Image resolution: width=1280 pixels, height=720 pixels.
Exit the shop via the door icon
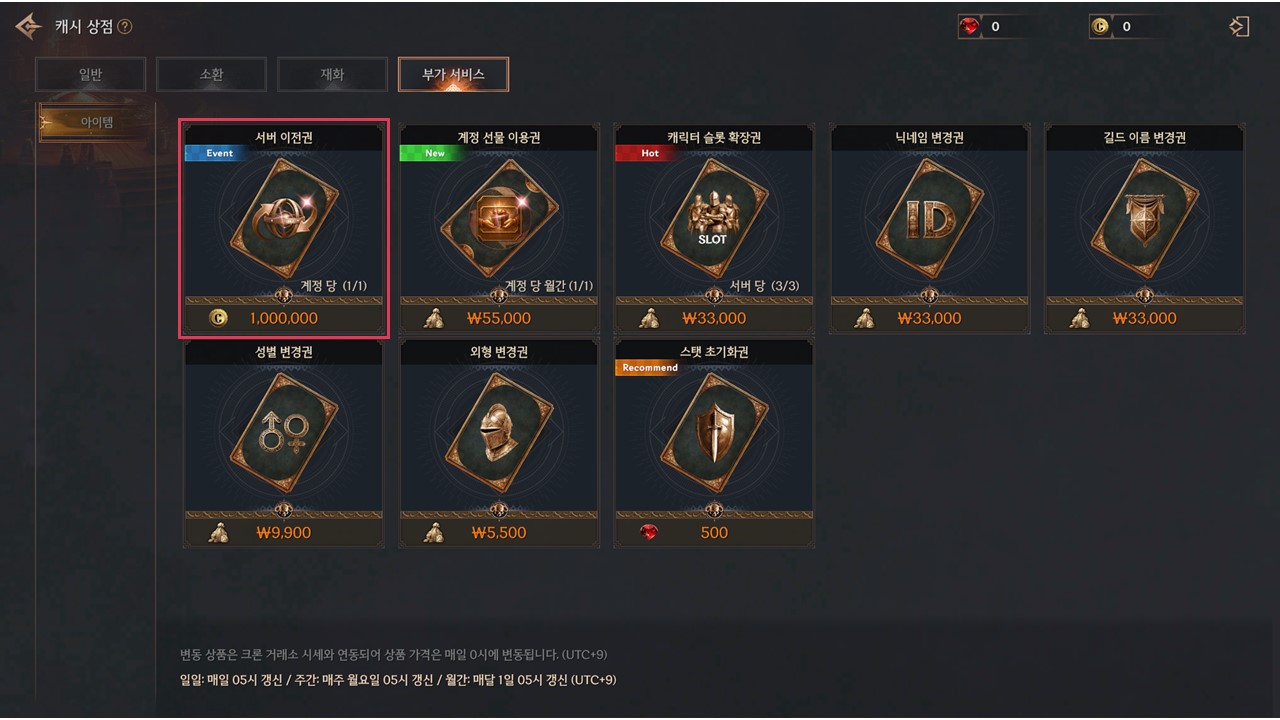coord(1240,27)
